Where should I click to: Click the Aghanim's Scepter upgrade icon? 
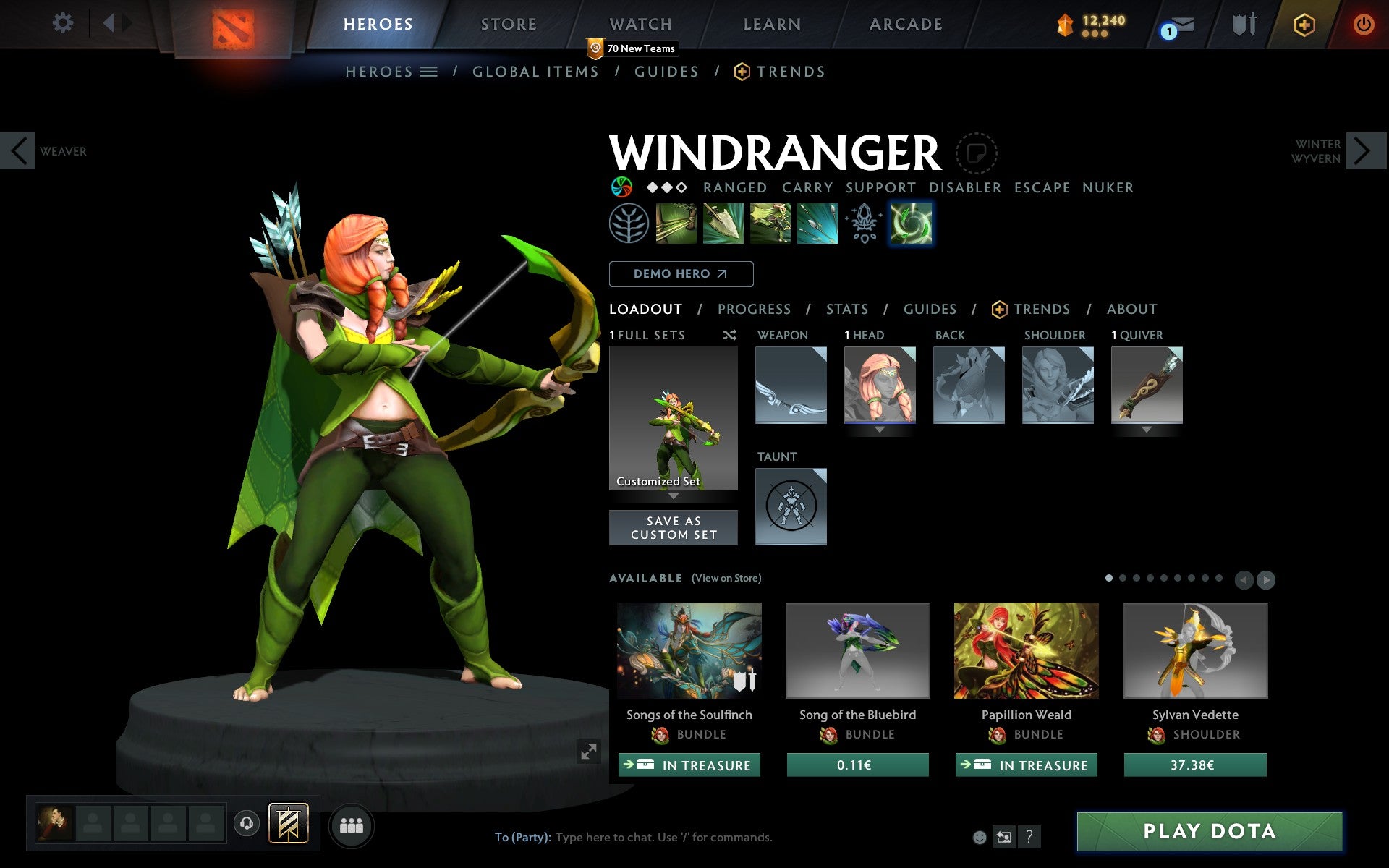tap(863, 223)
